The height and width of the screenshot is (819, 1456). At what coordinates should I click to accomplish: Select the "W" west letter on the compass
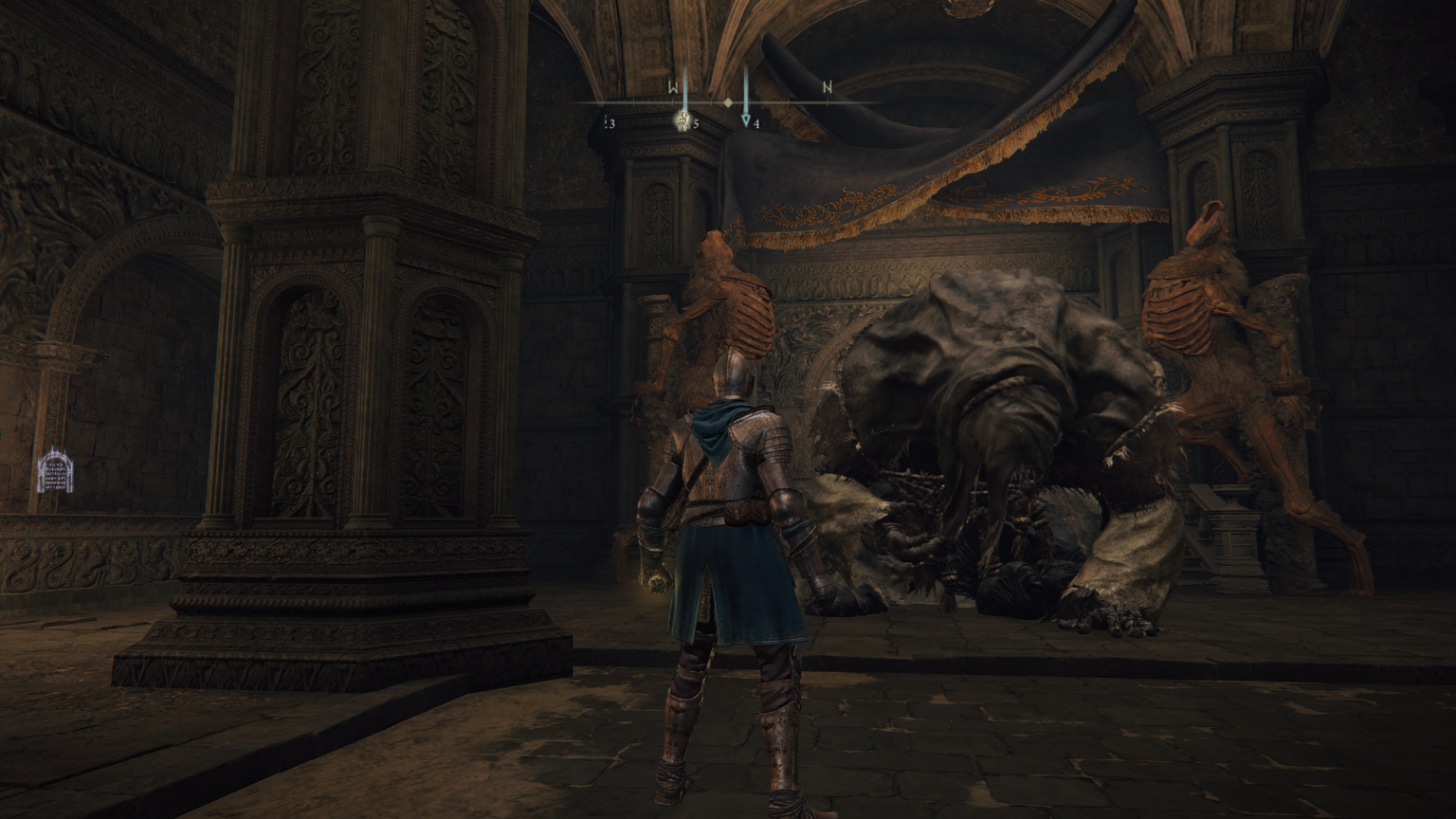pos(674,88)
